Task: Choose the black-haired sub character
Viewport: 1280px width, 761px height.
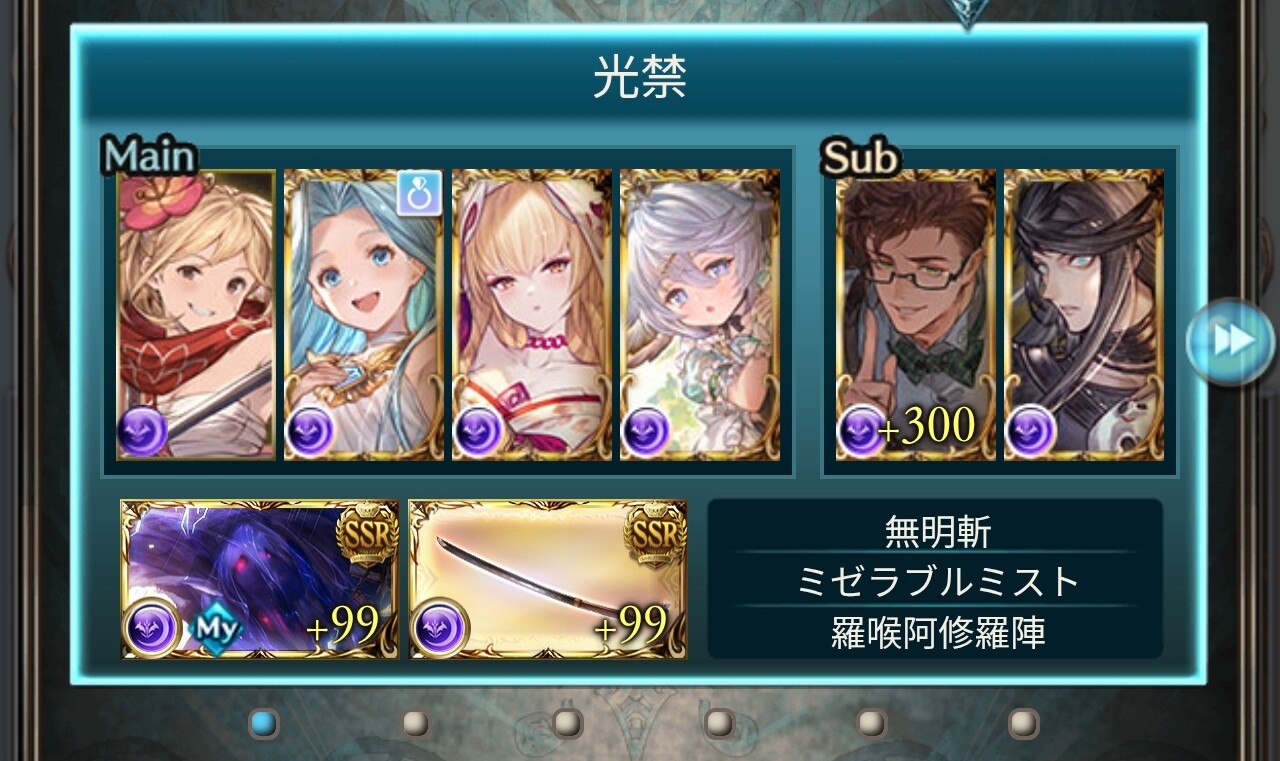Action: point(1084,314)
